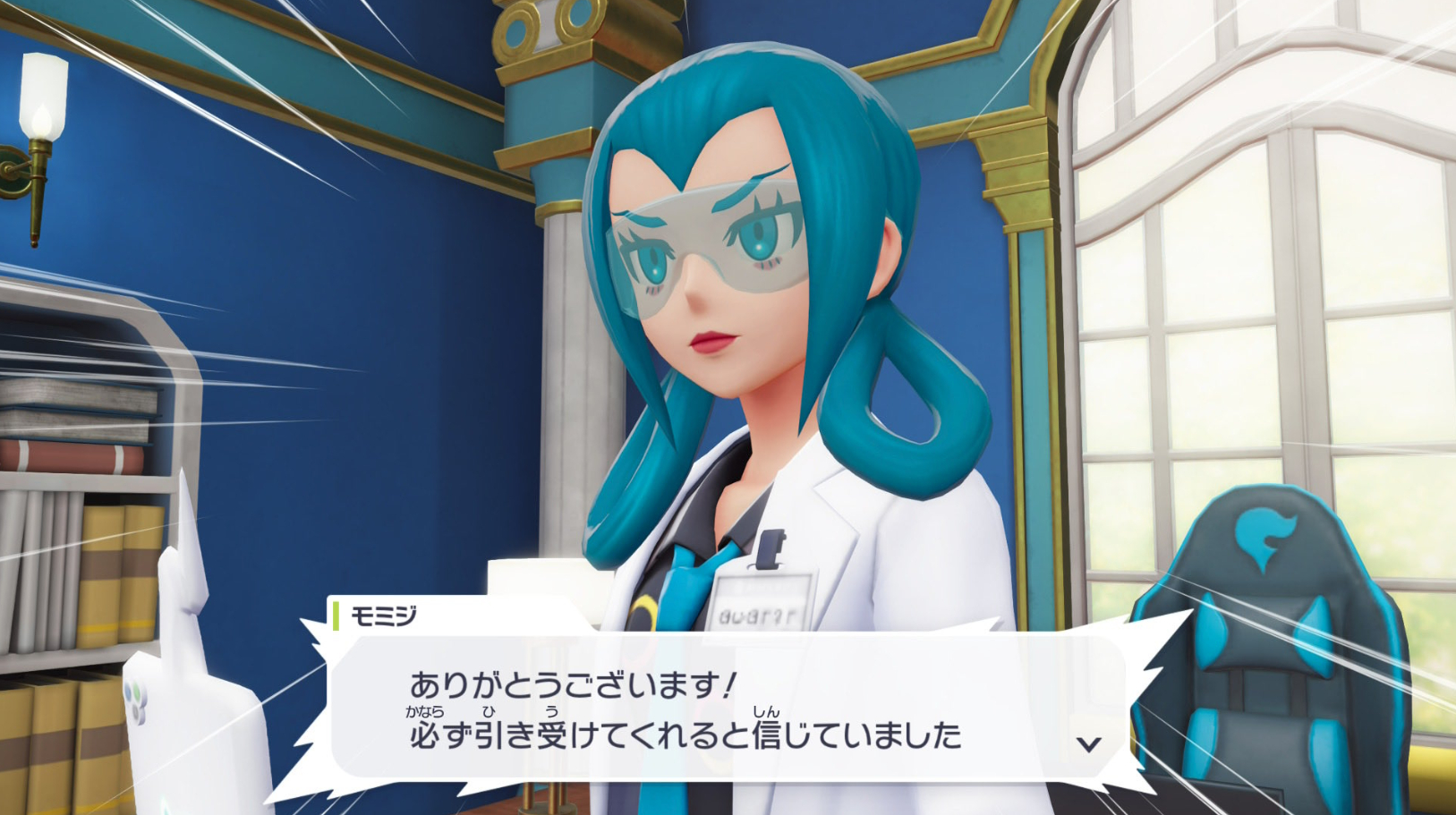Viewport: 1456px width, 815px height.
Task: Advance dialogue with the down arrow indicator
Action: coord(1088,743)
